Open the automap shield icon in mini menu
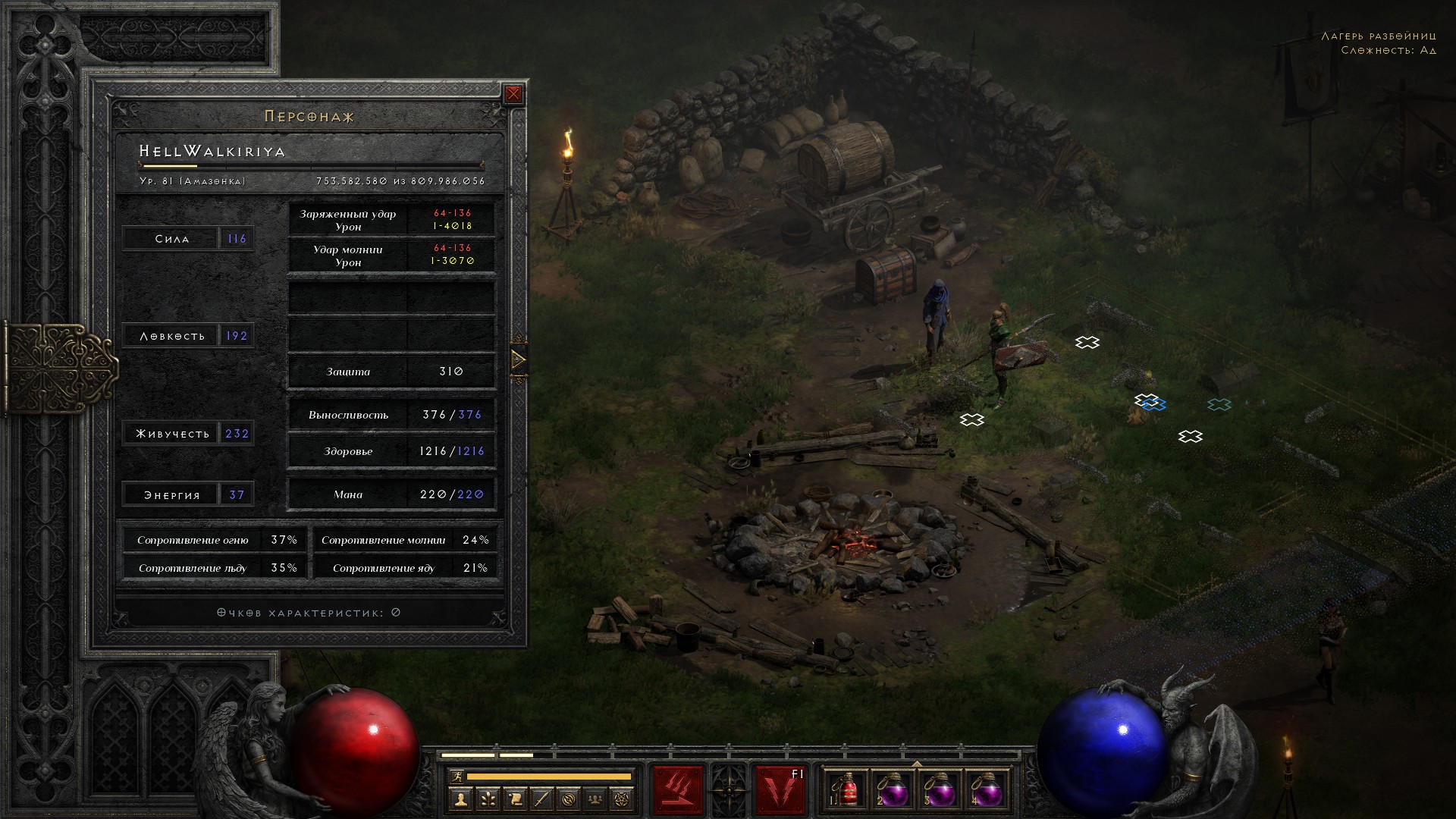Viewport: 1456px width, 819px height. point(569,799)
